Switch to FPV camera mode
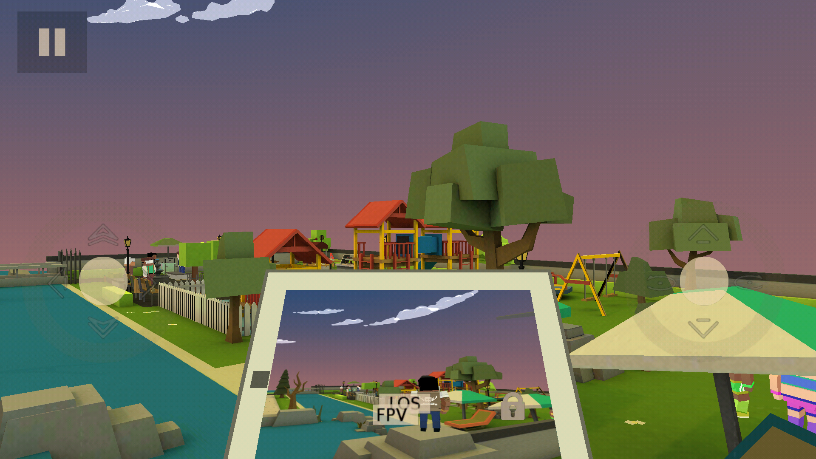Screen dimensions: 816x459 click(391, 415)
